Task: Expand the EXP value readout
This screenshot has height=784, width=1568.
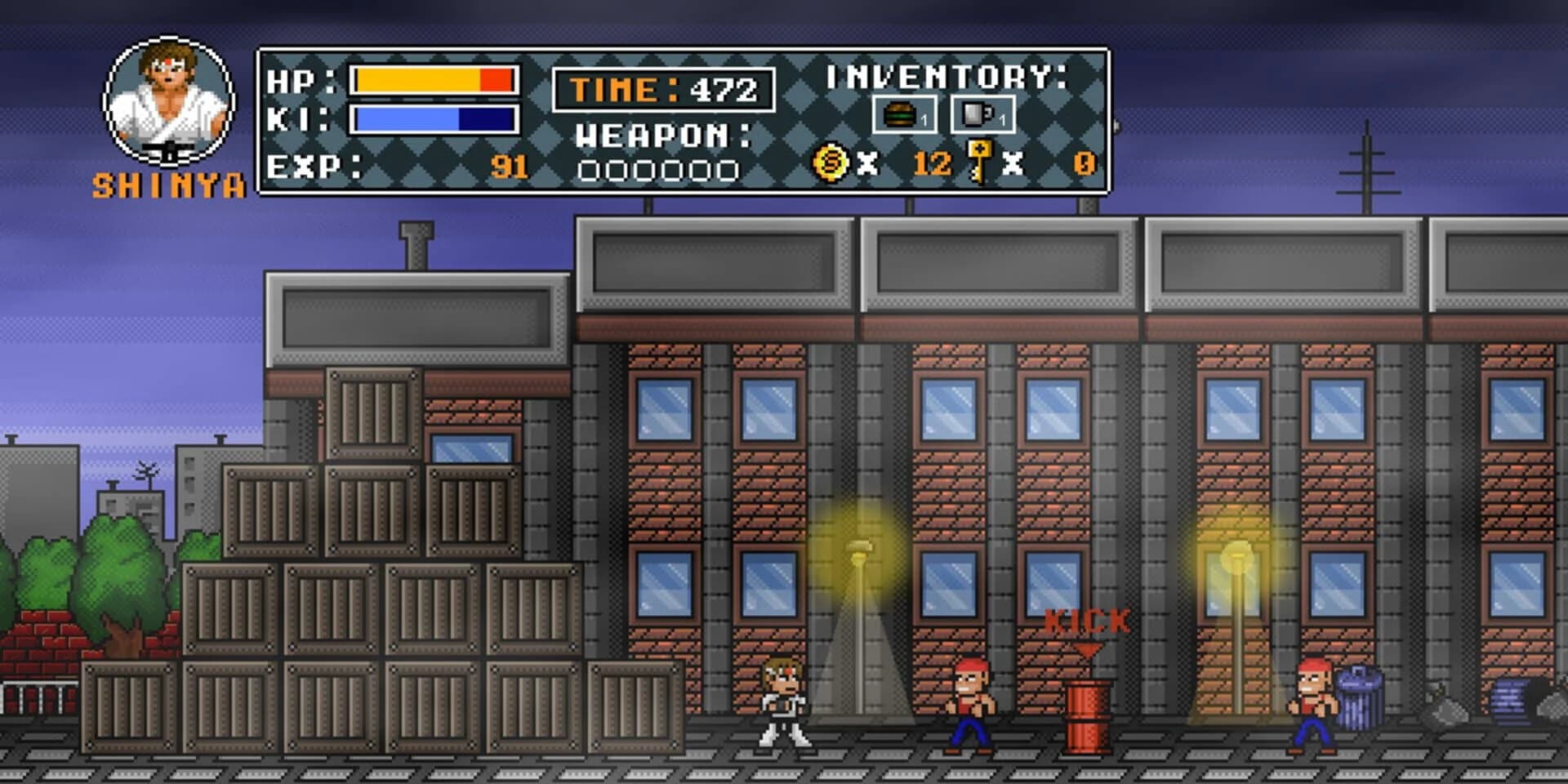Action: point(510,167)
